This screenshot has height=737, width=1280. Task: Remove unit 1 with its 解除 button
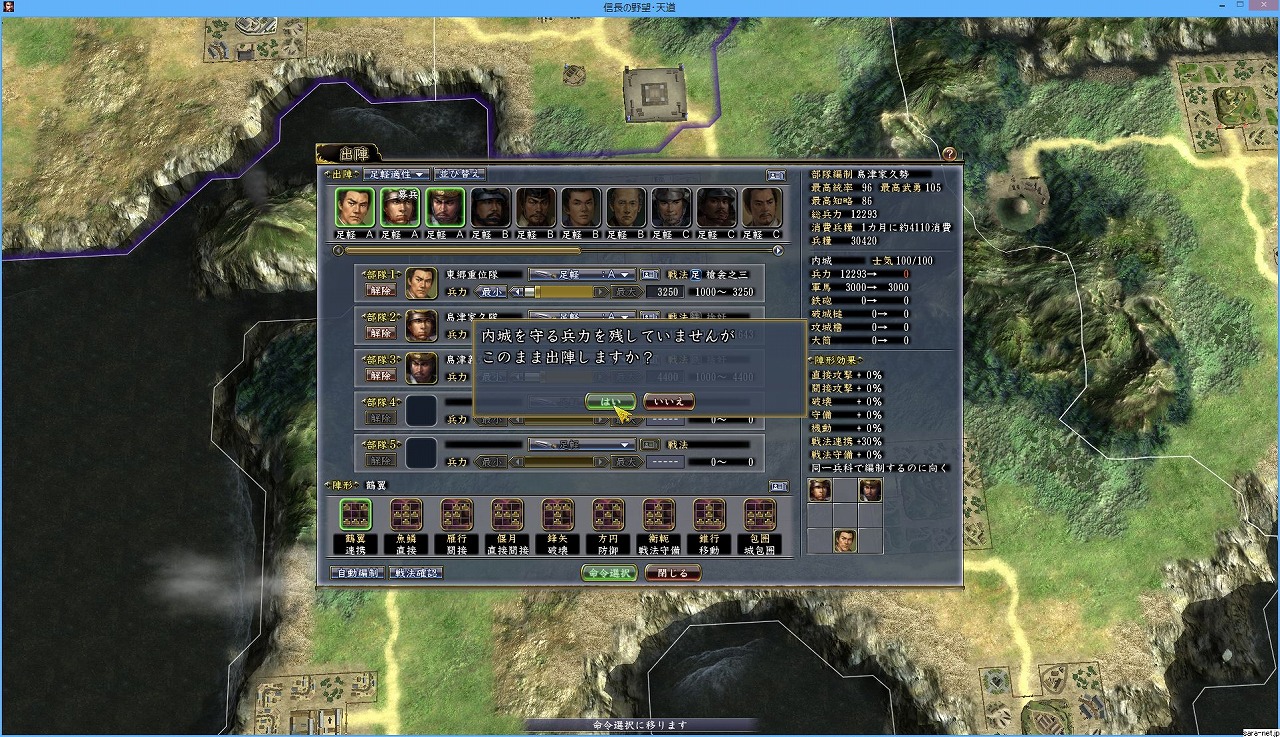380,292
